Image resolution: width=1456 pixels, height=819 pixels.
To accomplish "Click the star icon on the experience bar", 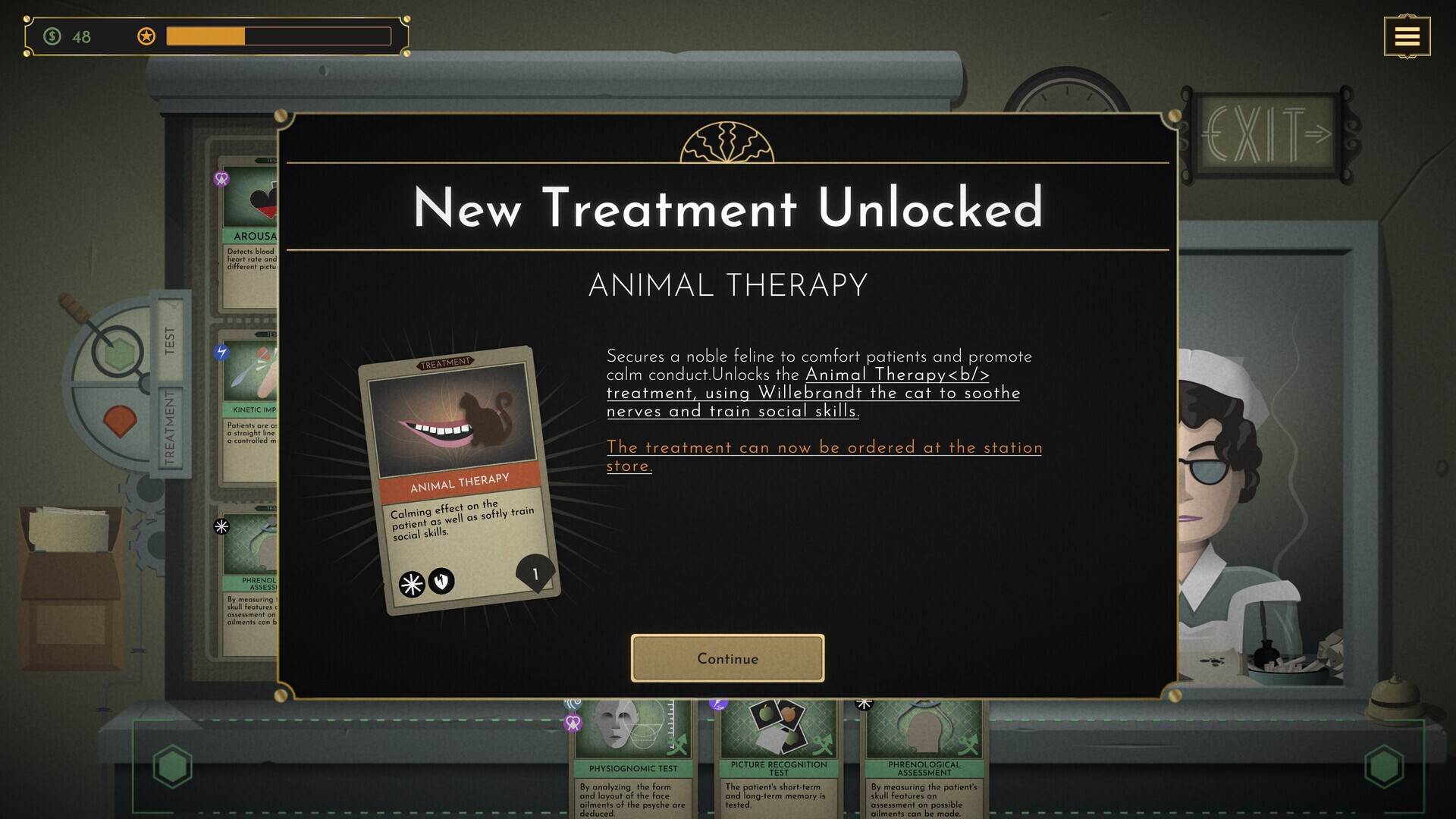I will pos(144,36).
